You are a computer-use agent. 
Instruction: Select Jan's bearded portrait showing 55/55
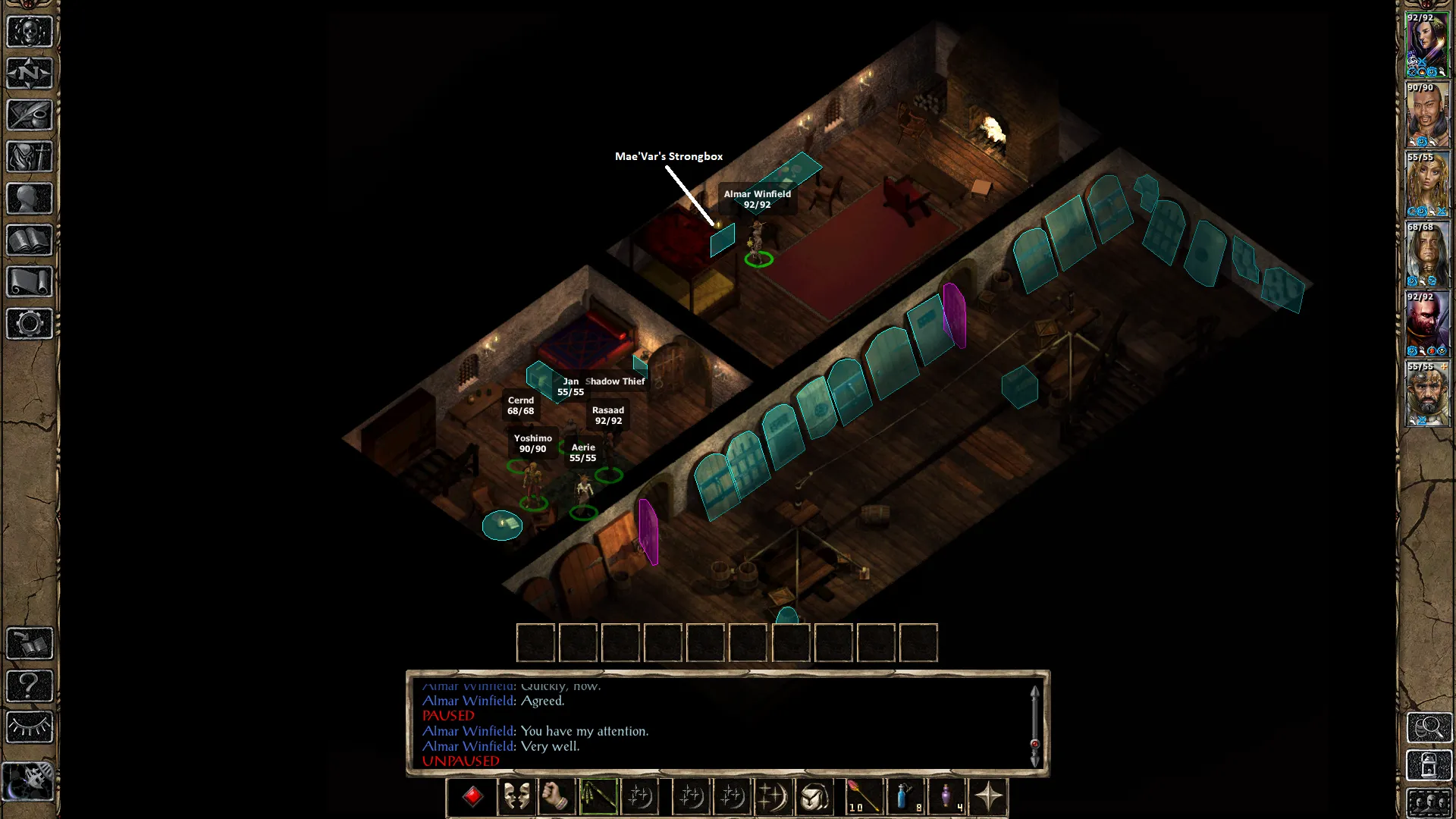coord(1428,394)
